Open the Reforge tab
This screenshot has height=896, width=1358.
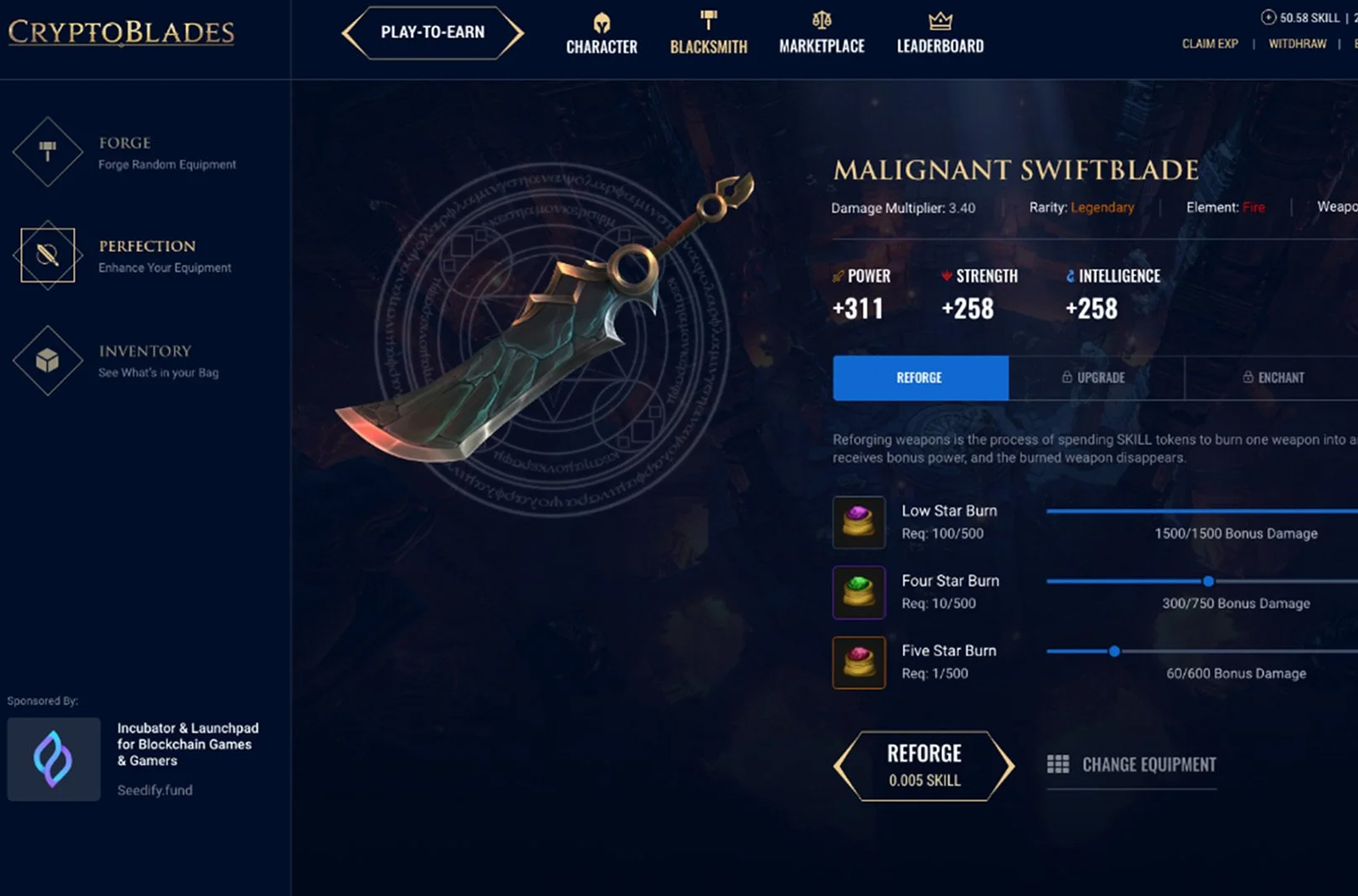pyautogui.click(x=920, y=378)
